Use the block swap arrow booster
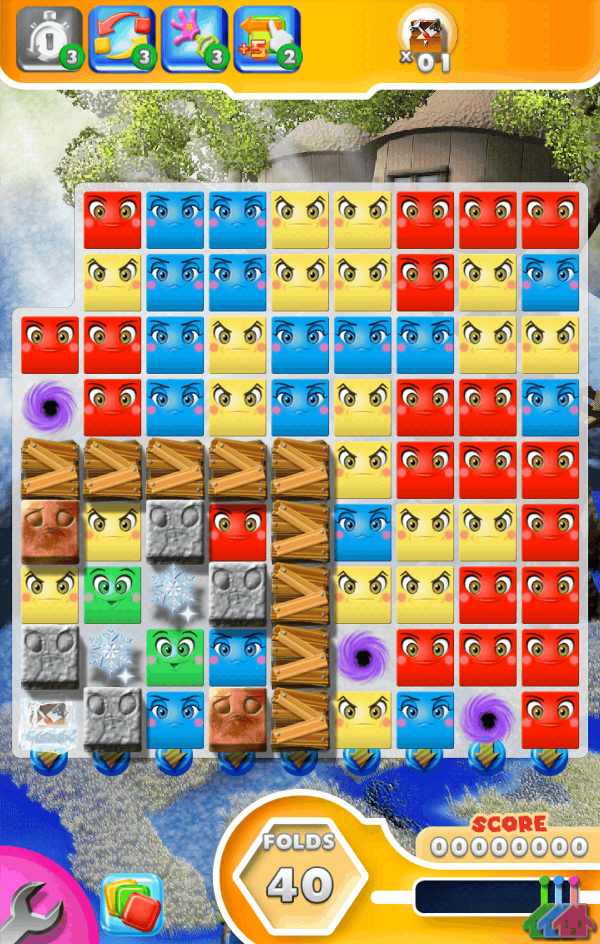The width and height of the screenshot is (600, 944). coord(121,40)
